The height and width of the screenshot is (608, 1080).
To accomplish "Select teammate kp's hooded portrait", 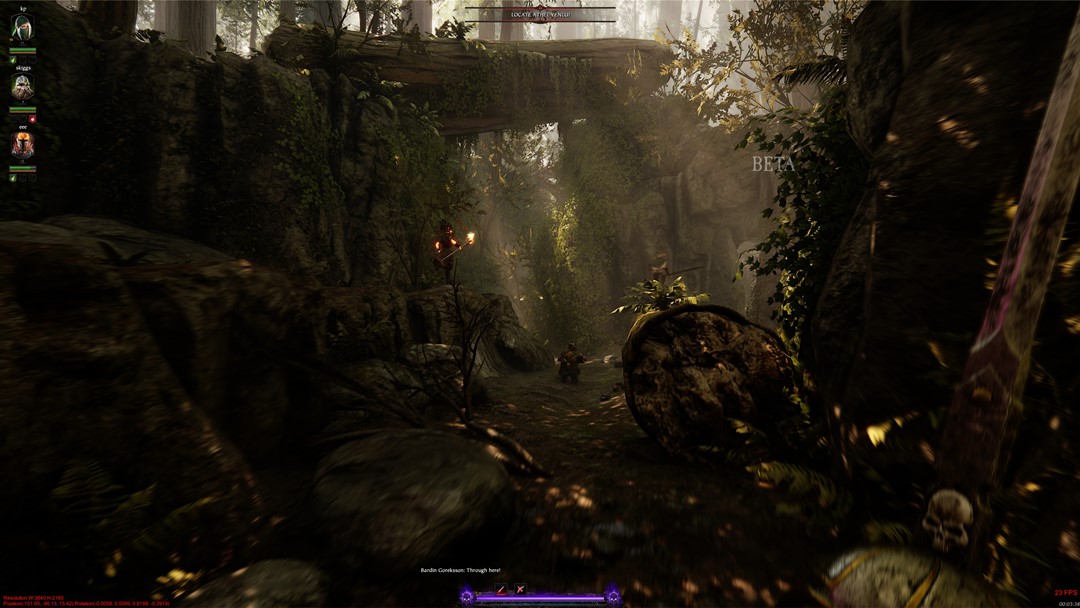I will coord(22,29).
